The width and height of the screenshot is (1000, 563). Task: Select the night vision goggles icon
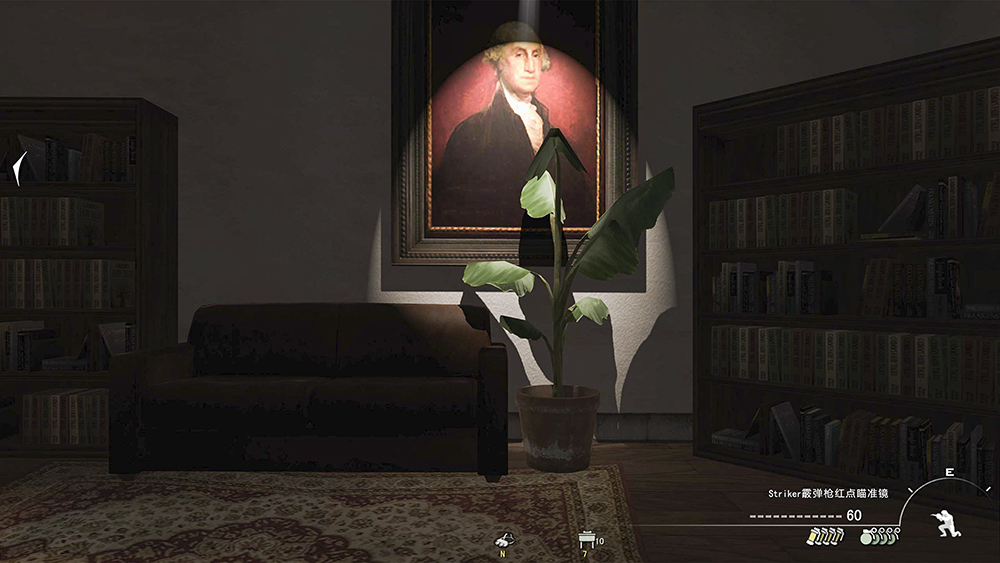pyautogui.click(x=505, y=540)
